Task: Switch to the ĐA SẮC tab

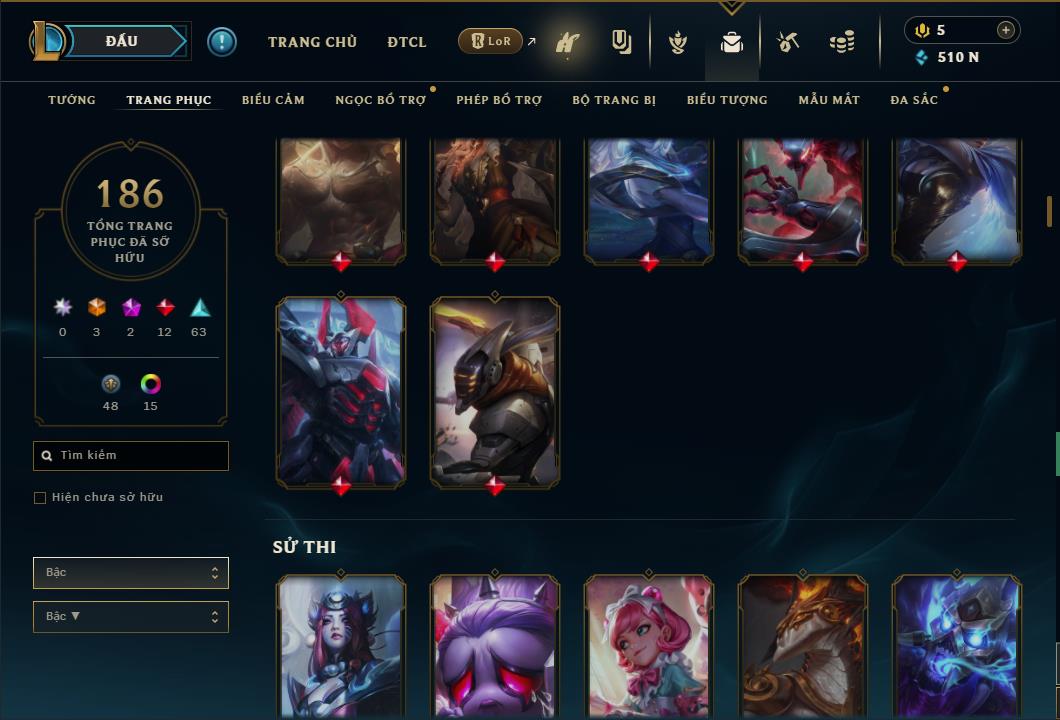Action: 914,100
